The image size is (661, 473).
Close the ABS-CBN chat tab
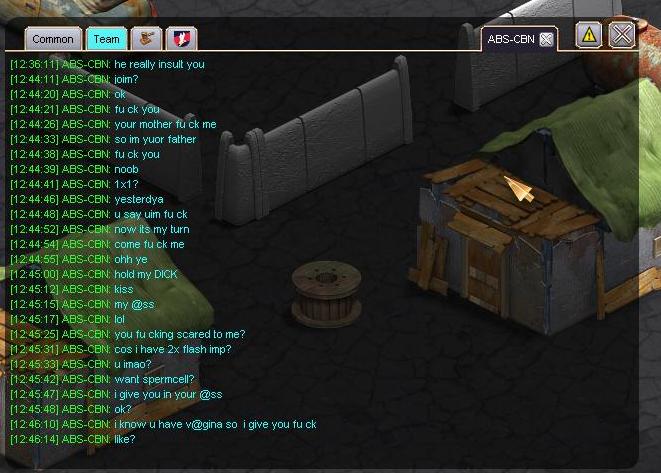[546, 40]
